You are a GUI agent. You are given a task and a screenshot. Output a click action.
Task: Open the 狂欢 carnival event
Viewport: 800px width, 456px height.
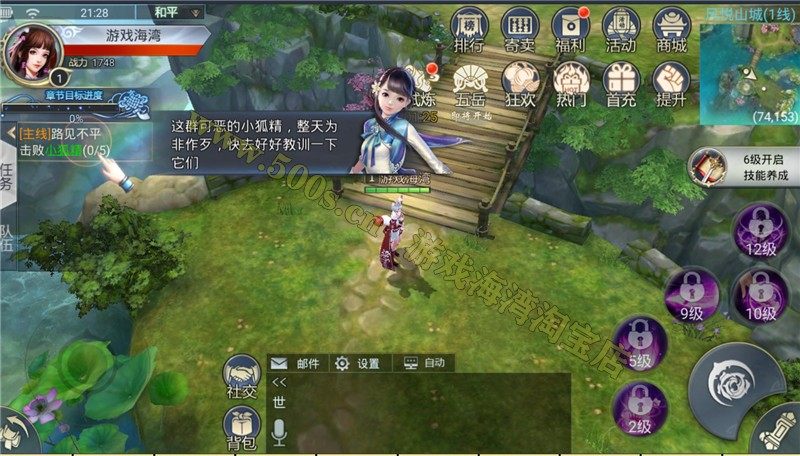tap(519, 82)
